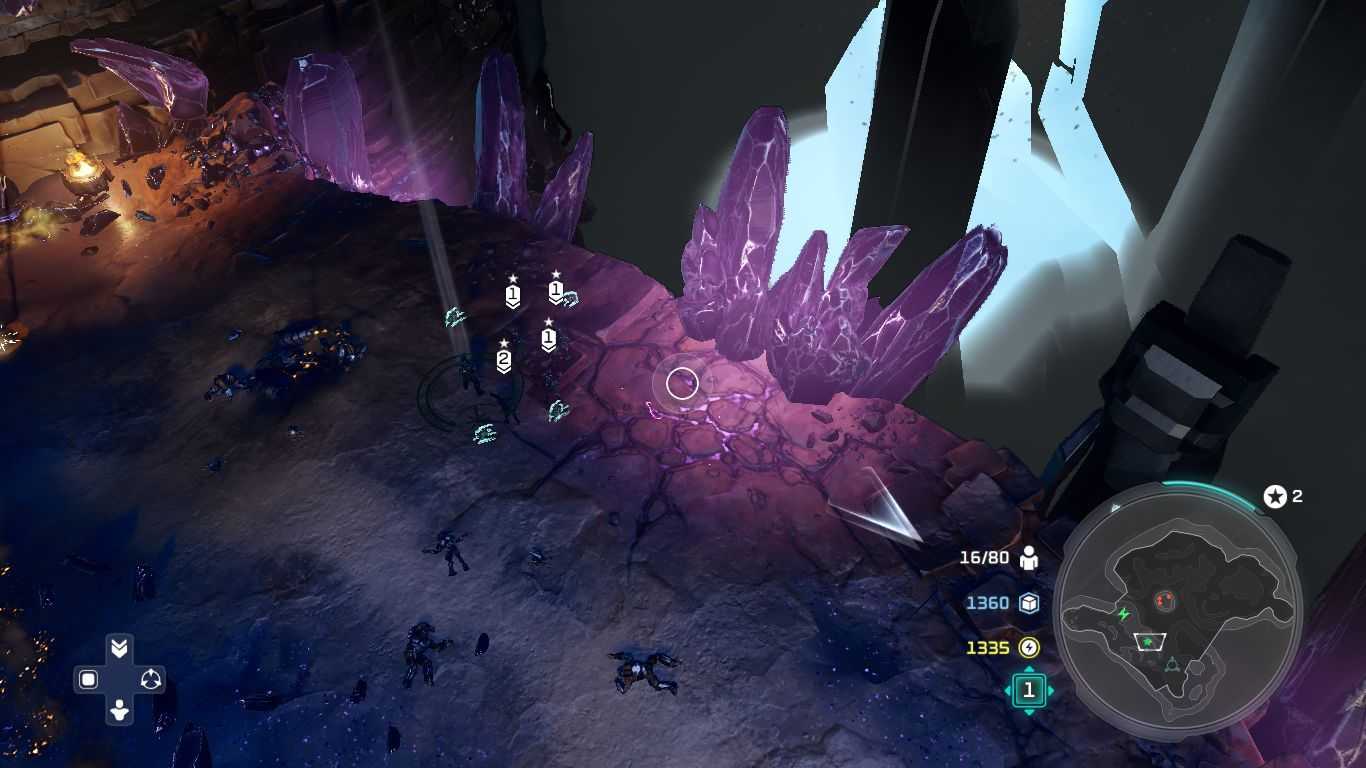
Task: Jump to the red enemy marker on minimap
Action: (1163, 600)
